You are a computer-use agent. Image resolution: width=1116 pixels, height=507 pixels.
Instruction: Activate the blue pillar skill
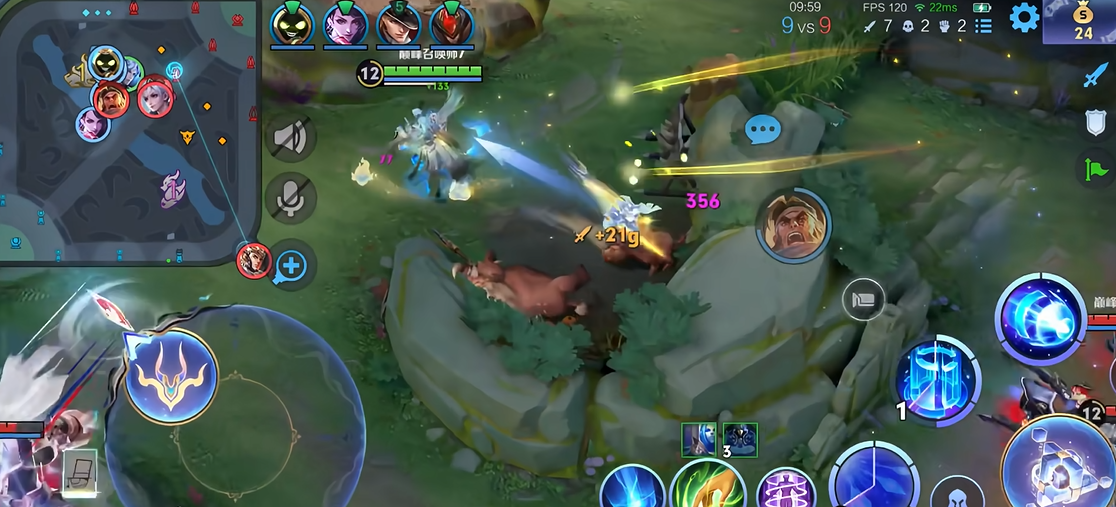click(937, 380)
